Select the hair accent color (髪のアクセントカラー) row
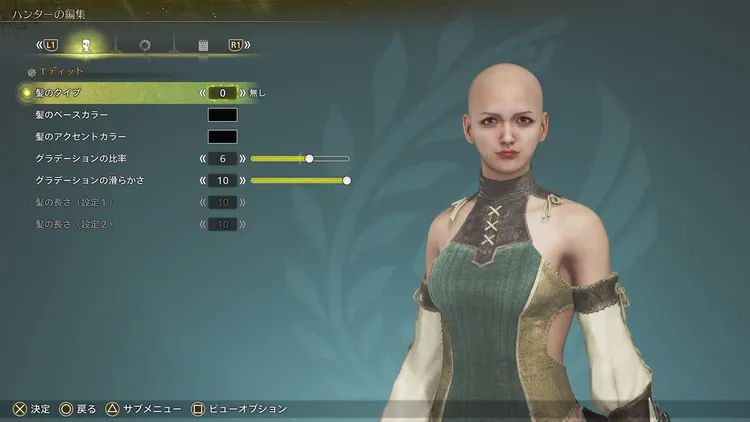 pos(79,137)
